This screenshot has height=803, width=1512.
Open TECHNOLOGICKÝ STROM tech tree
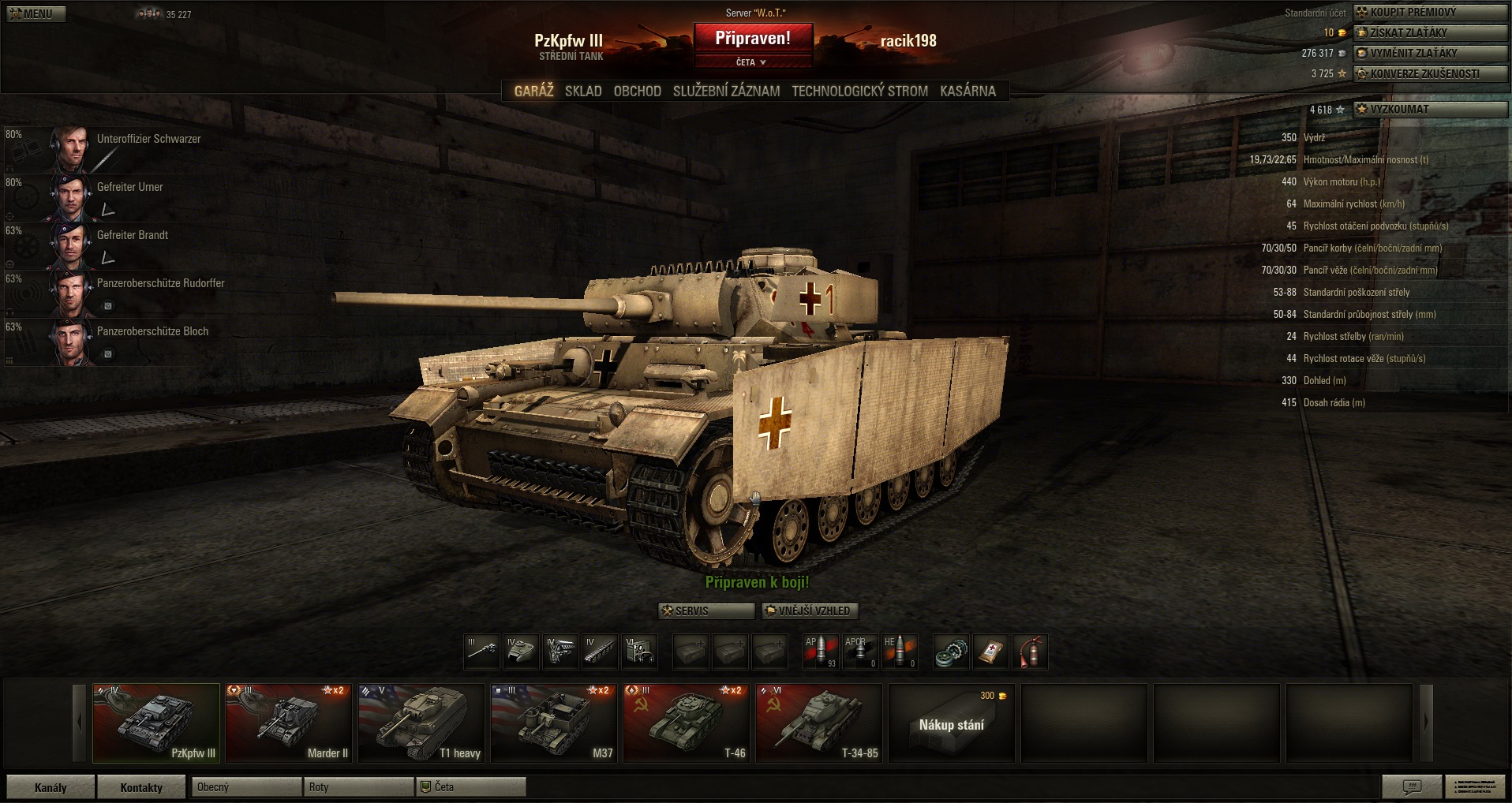coord(859,91)
